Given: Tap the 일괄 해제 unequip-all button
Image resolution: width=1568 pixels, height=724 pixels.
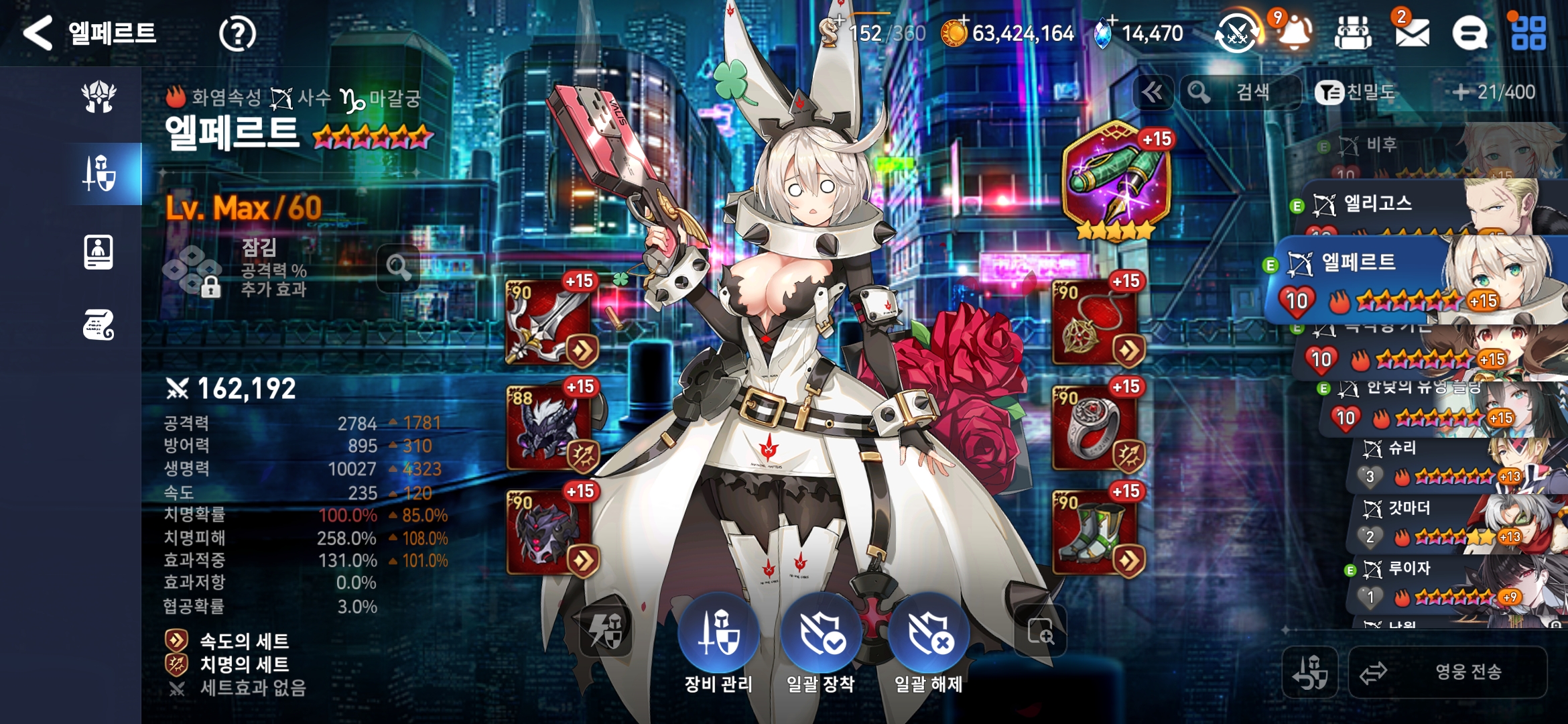Looking at the screenshot, I should click(x=929, y=633).
